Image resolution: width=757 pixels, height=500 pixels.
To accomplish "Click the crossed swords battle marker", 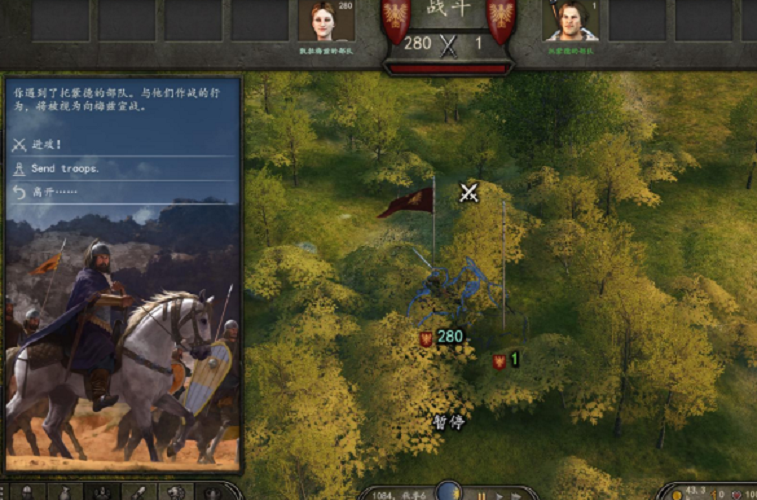I will coord(469,192).
